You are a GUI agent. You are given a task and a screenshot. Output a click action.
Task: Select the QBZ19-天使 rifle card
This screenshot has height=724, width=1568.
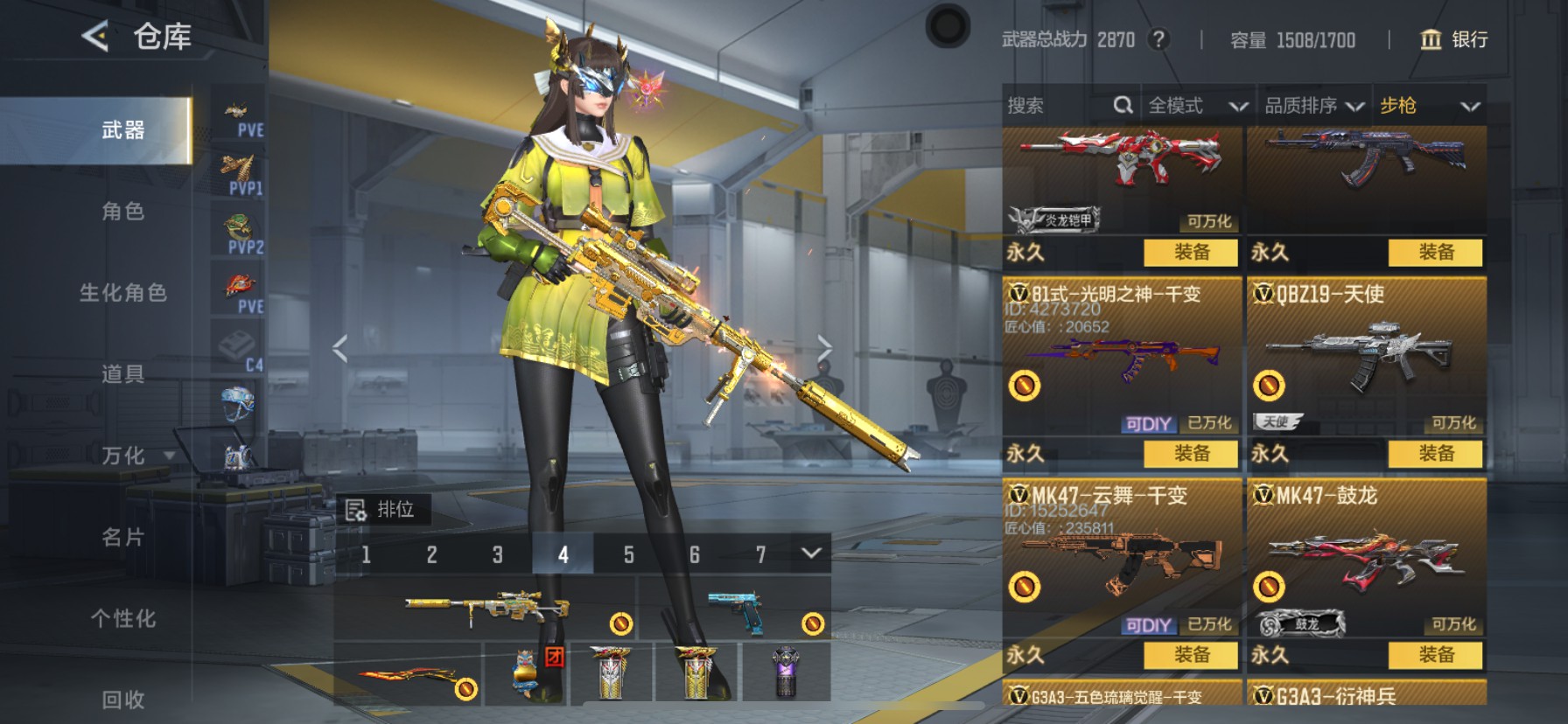(x=1366, y=359)
